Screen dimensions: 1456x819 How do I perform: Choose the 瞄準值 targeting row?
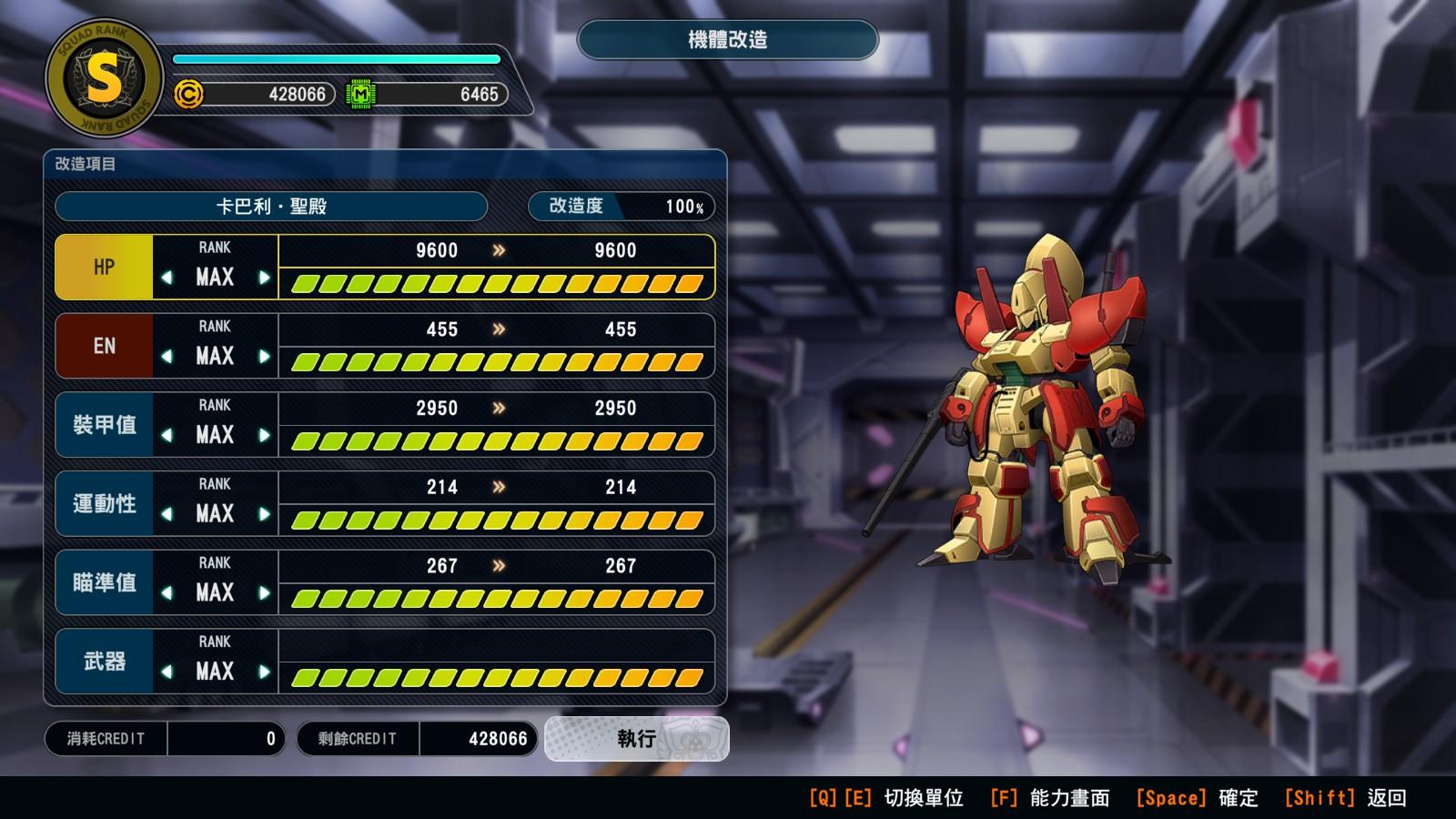click(104, 582)
